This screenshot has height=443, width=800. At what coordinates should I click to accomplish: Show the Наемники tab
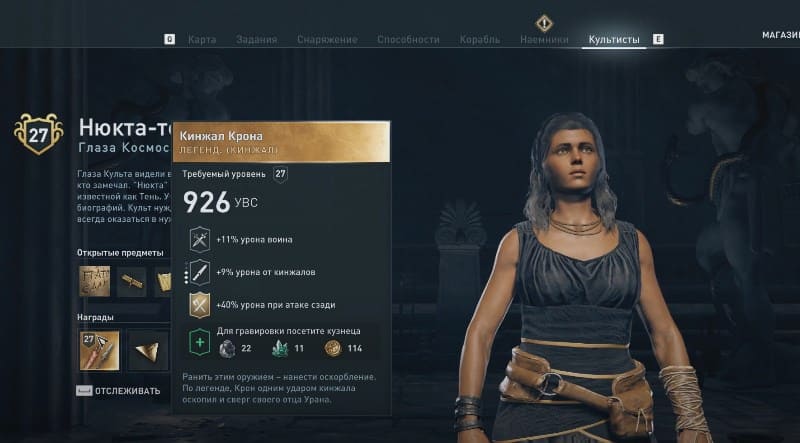[x=544, y=40]
